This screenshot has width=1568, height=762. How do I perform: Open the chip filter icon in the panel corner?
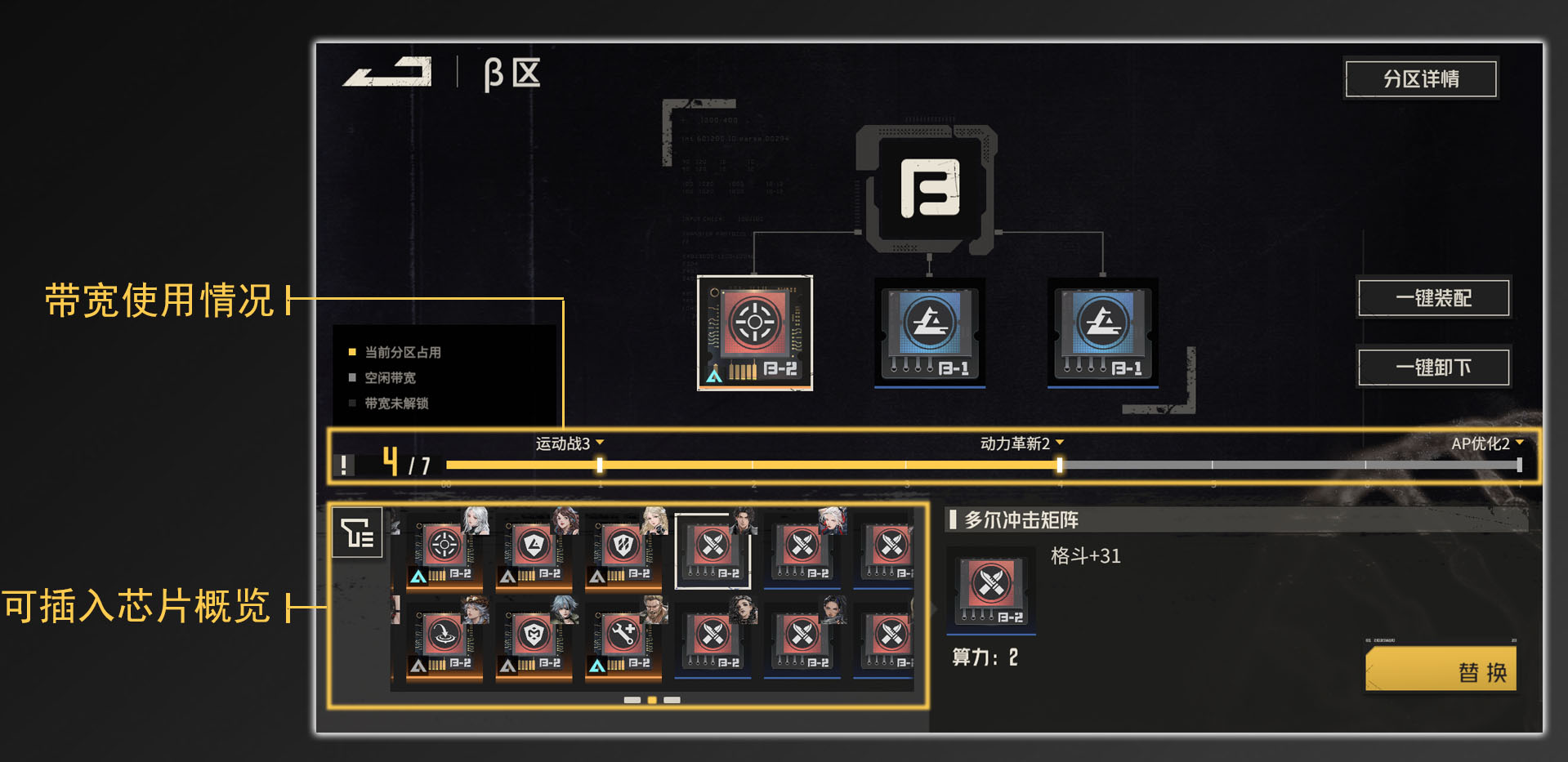(358, 533)
